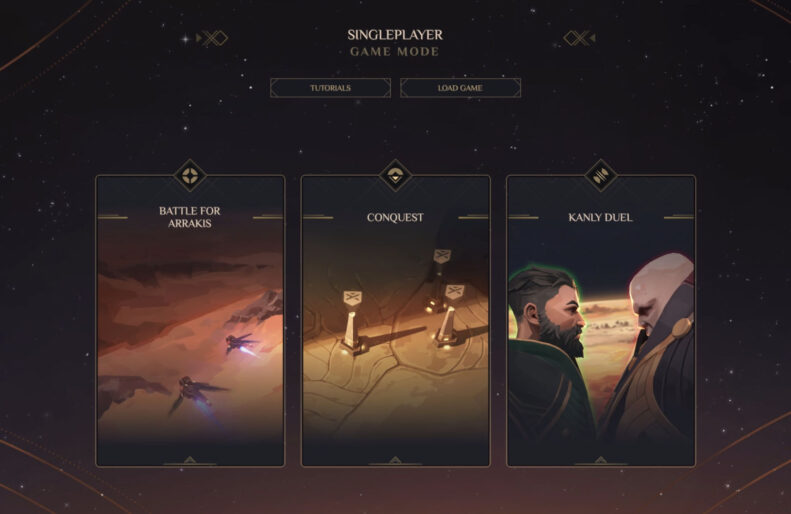Pick the Kanly Duel mode card

point(600,322)
